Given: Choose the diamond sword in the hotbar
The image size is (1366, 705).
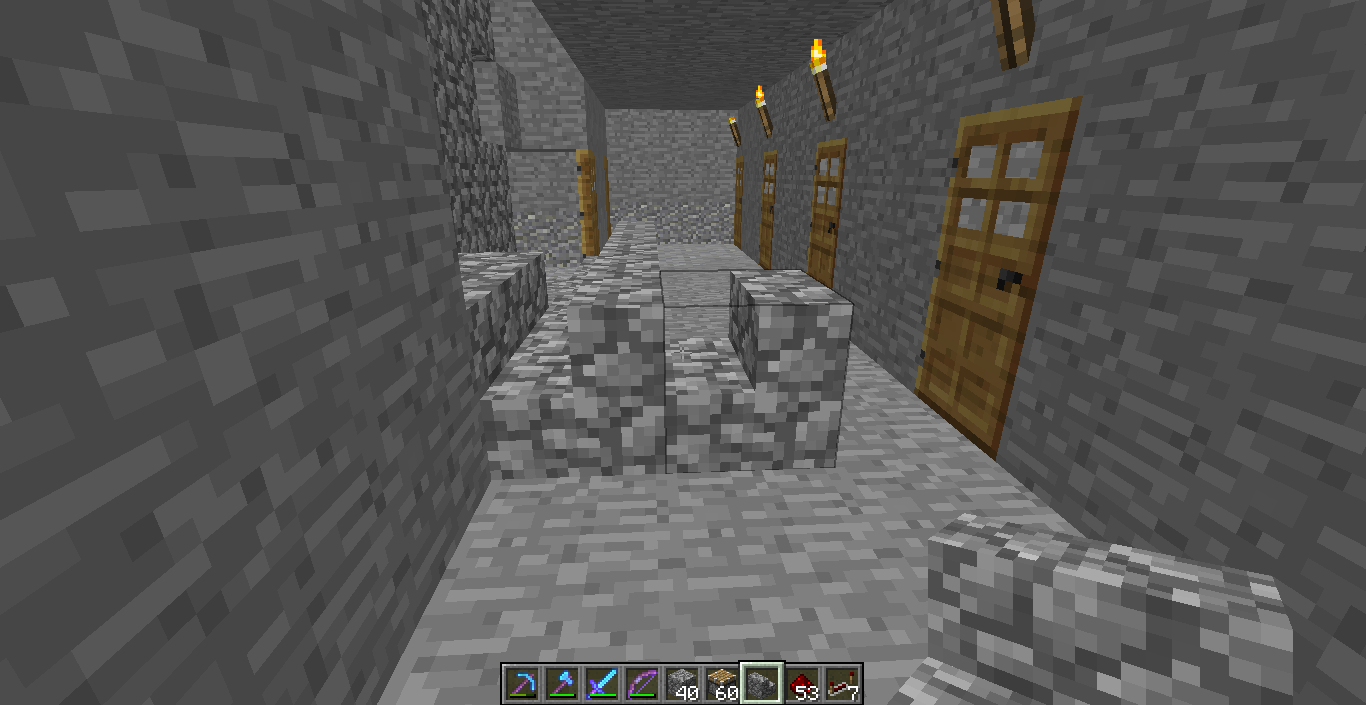Looking at the screenshot, I should [601, 684].
